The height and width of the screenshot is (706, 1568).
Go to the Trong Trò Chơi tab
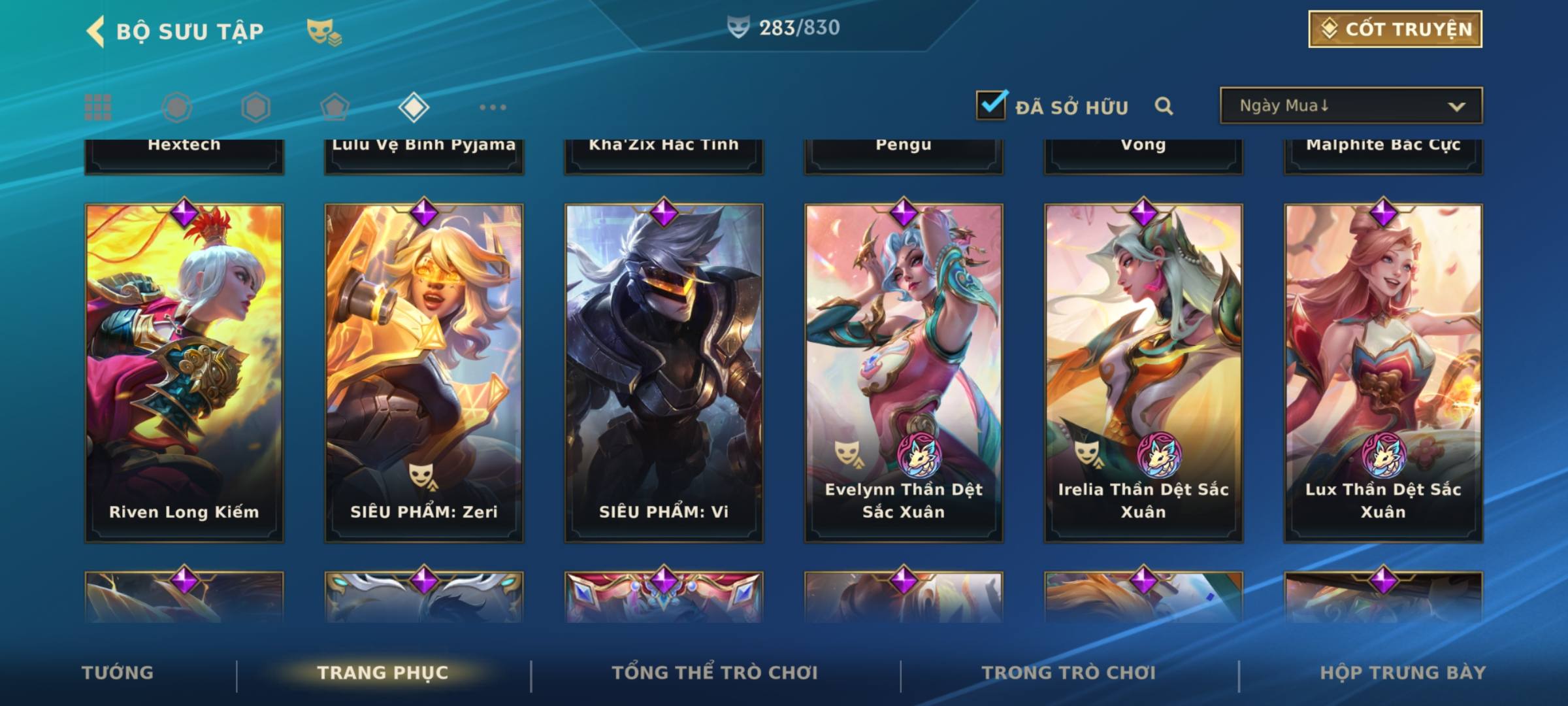(1069, 673)
